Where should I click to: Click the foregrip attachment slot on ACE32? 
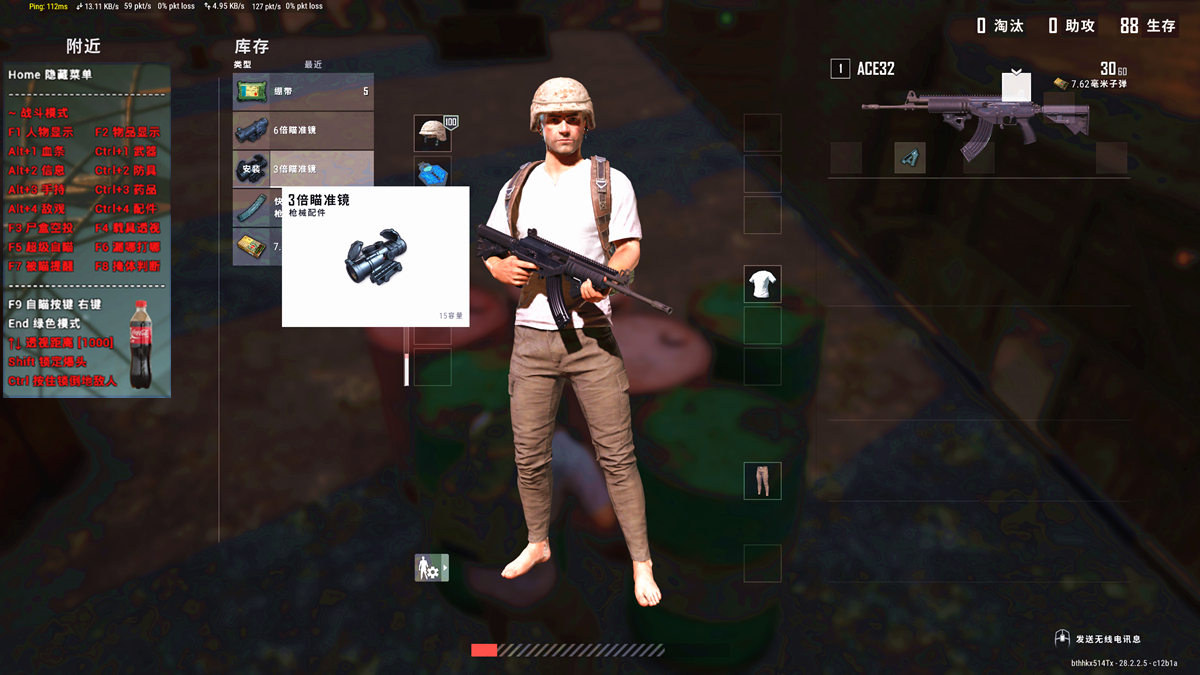(x=909, y=158)
